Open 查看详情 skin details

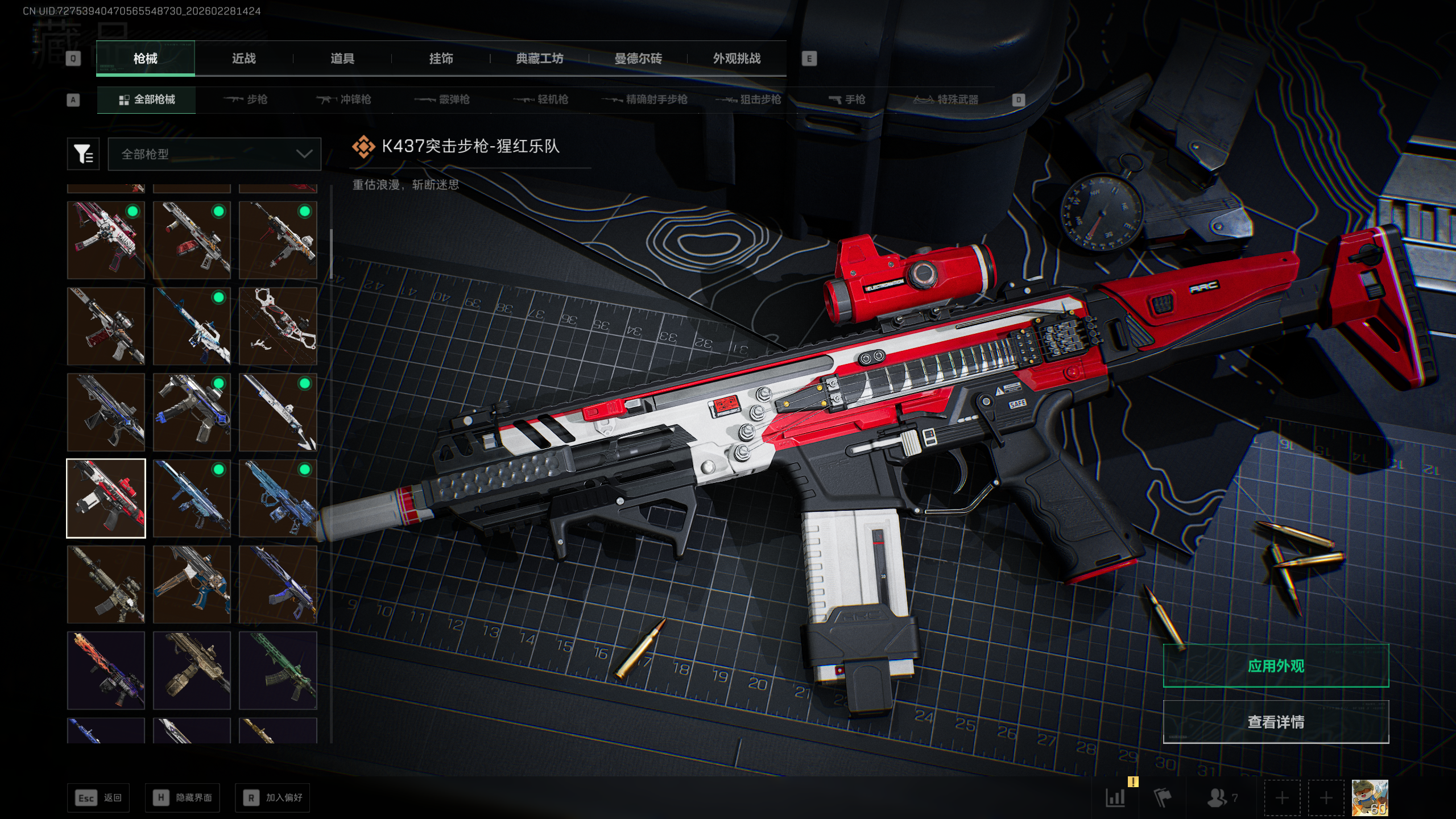(x=1276, y=722)
